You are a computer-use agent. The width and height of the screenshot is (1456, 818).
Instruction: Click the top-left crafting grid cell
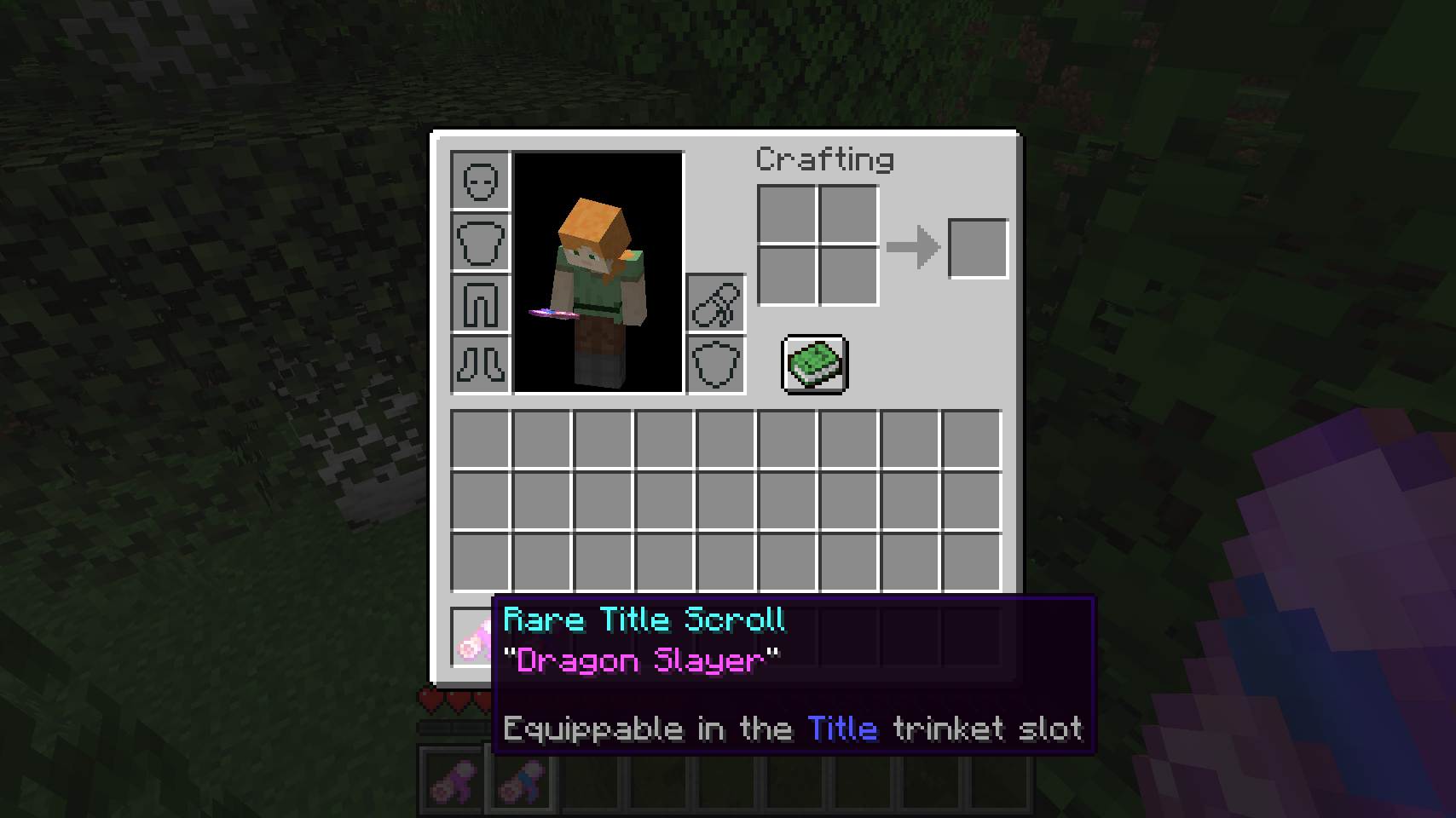pyautogui.click(x=786, y=213)
